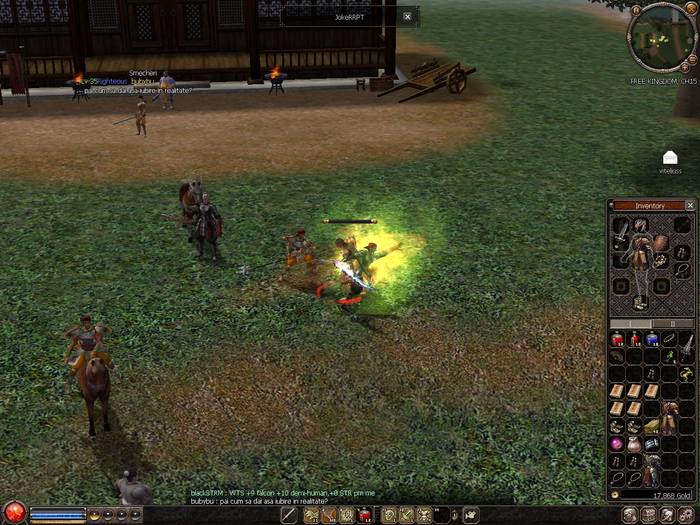Select the blue mana potion in inventory
This screenshot has width=700, height=525.
point(653,340)
